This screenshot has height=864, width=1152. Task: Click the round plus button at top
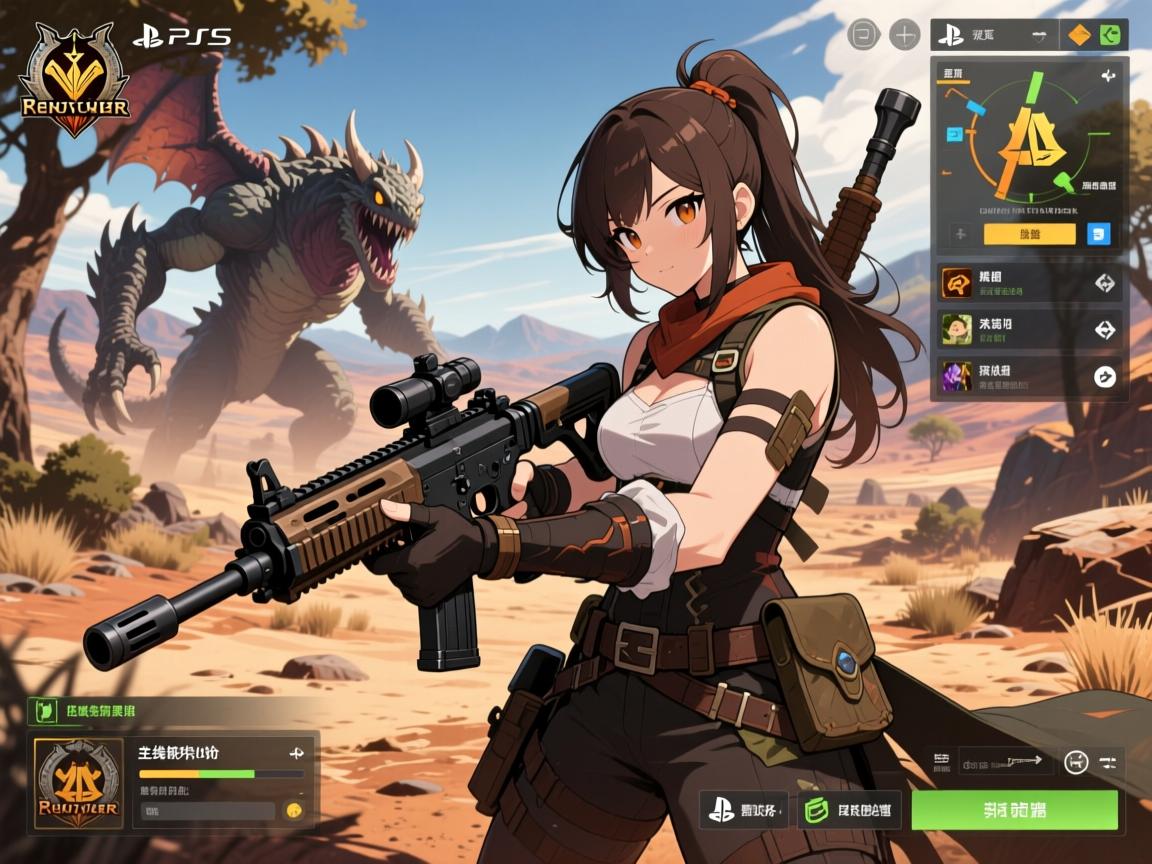tap(904, 35)
